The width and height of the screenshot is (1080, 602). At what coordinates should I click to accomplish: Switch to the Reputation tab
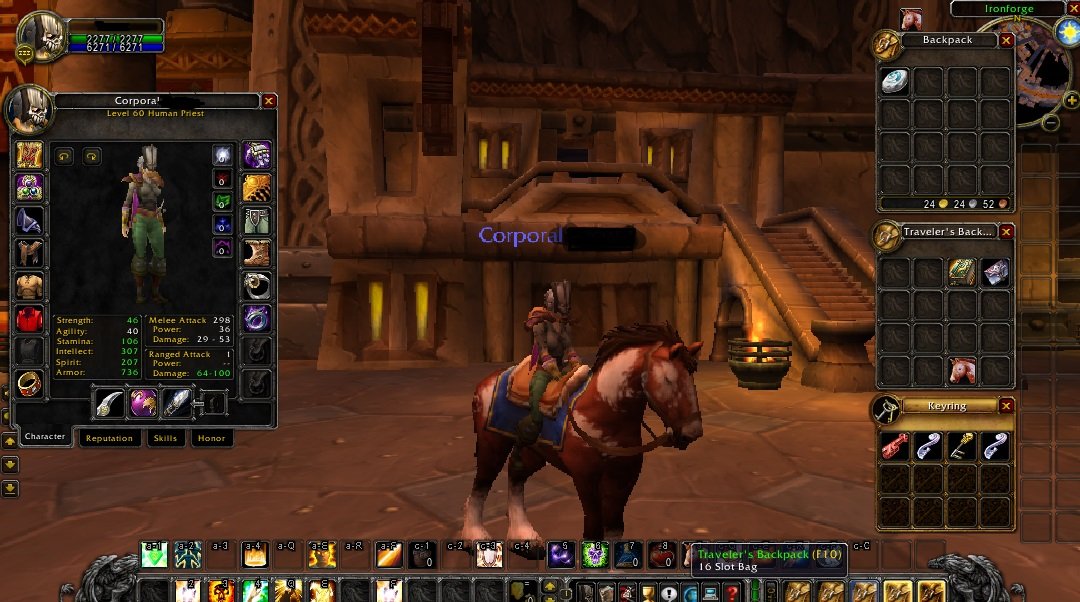point(109,438)
